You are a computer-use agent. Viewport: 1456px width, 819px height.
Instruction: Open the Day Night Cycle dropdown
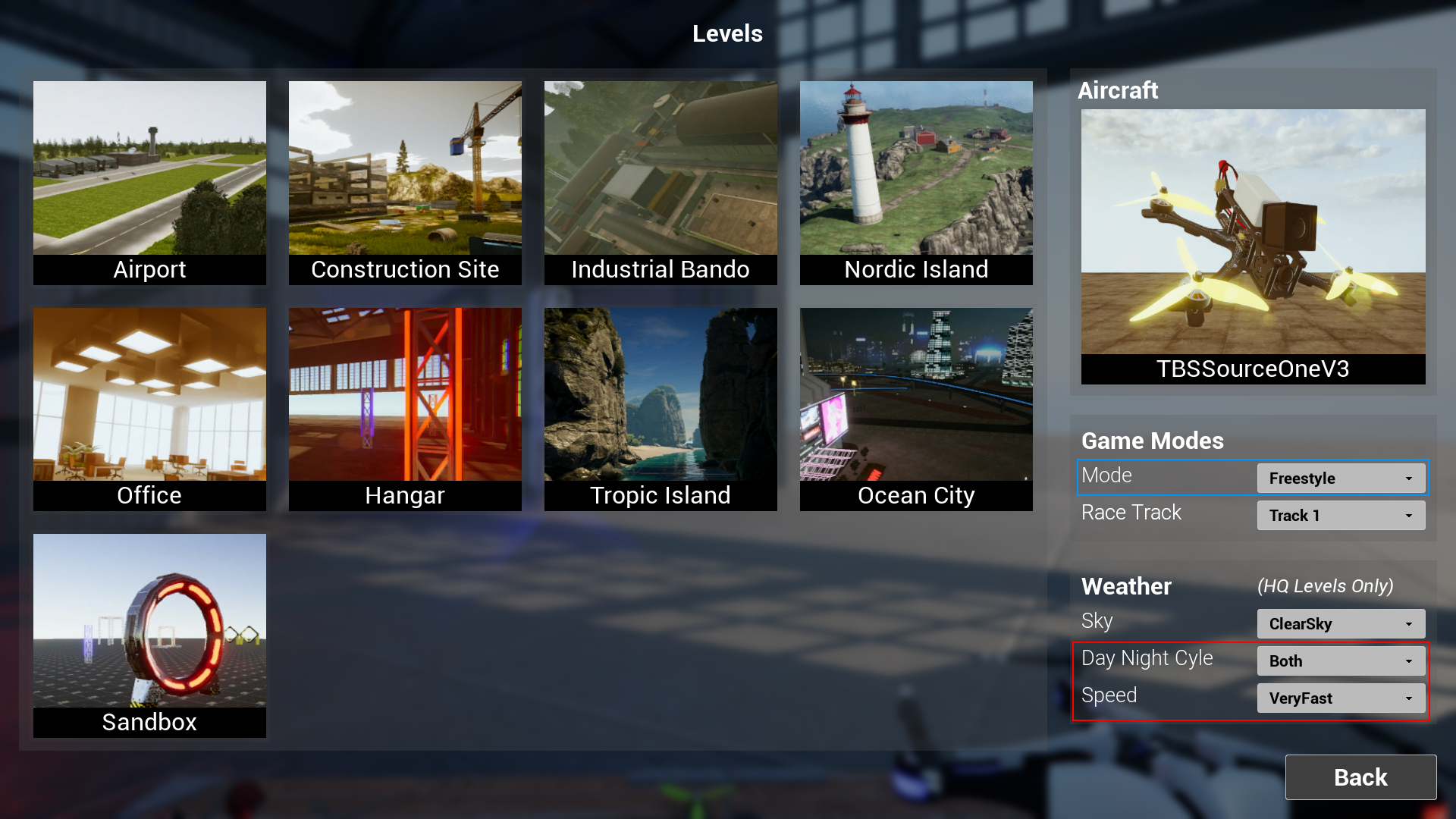1339,661
